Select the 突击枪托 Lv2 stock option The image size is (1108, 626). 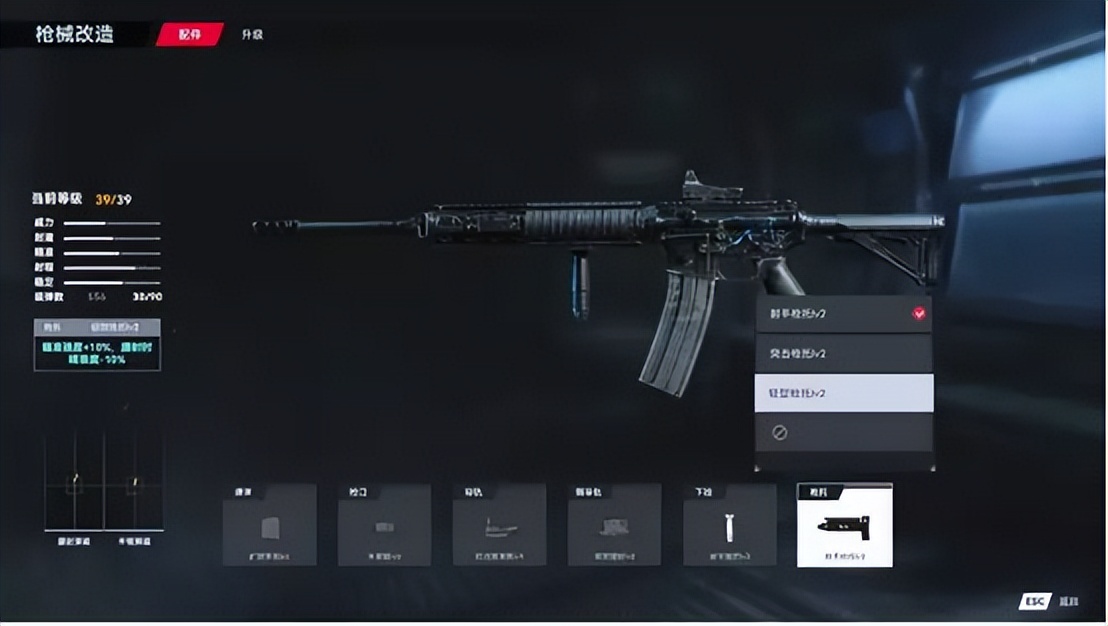coord(843,354)
